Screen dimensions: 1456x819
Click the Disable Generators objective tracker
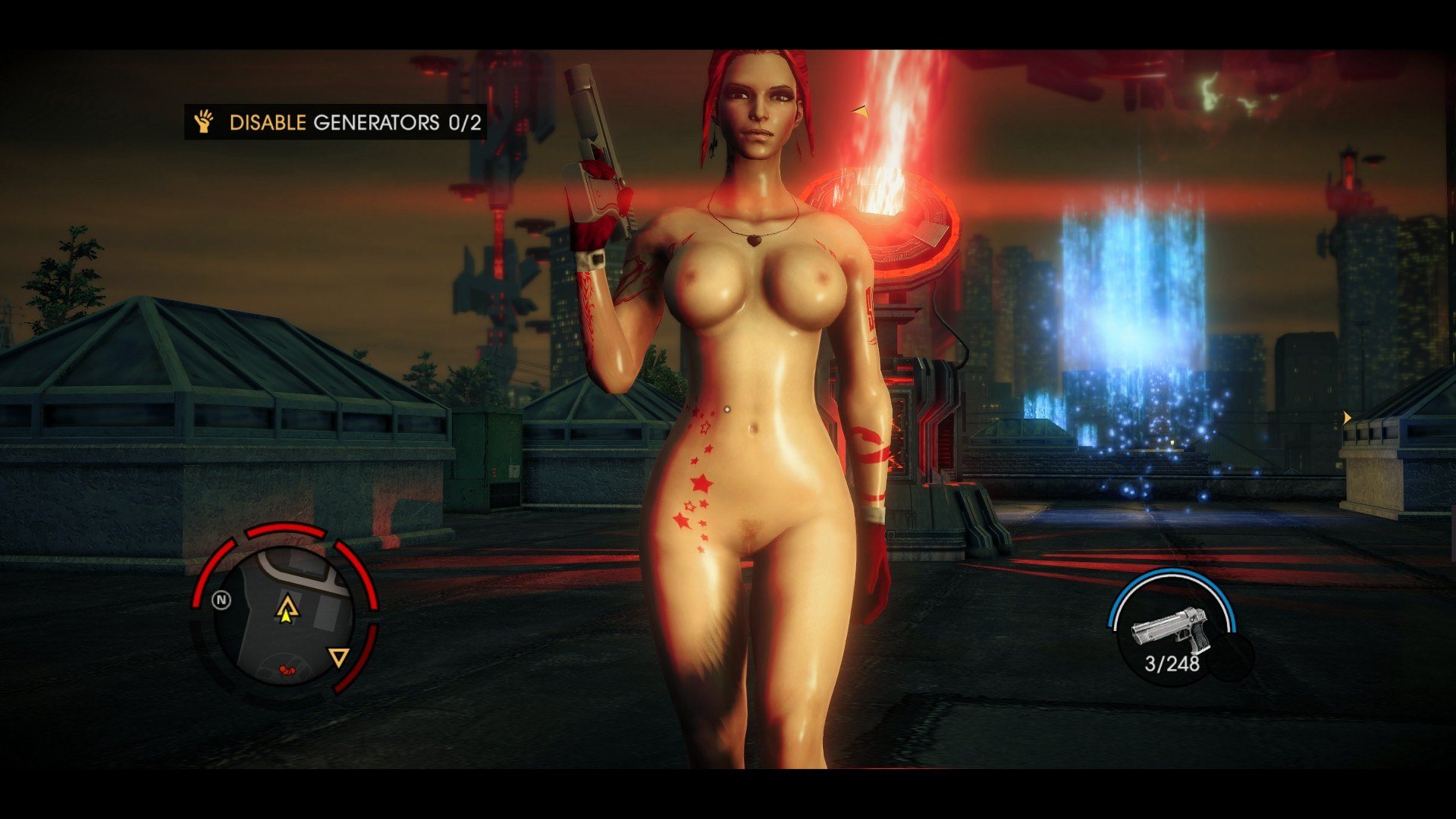[336, 122]
